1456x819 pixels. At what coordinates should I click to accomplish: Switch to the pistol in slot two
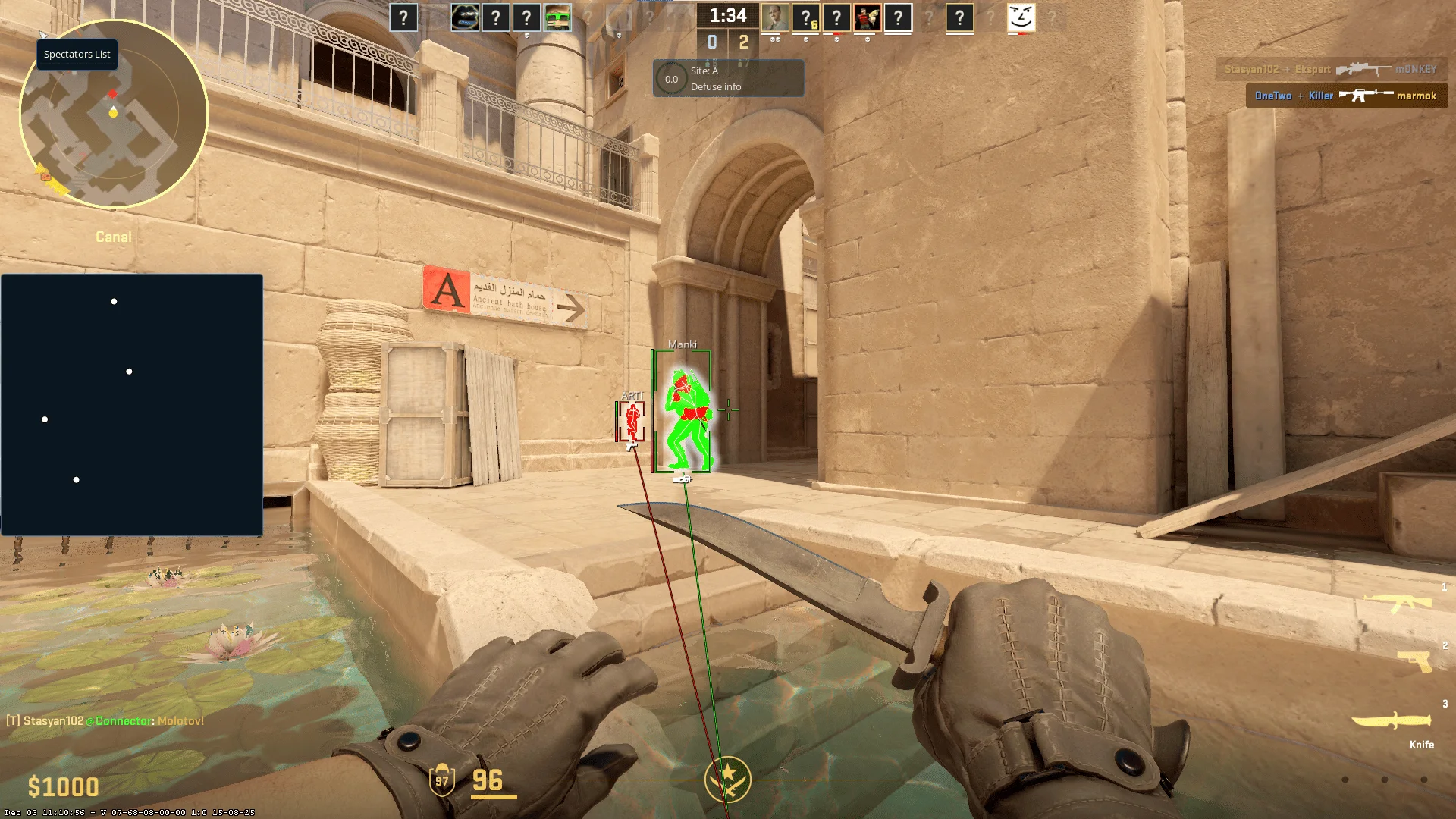(1414, 661)
